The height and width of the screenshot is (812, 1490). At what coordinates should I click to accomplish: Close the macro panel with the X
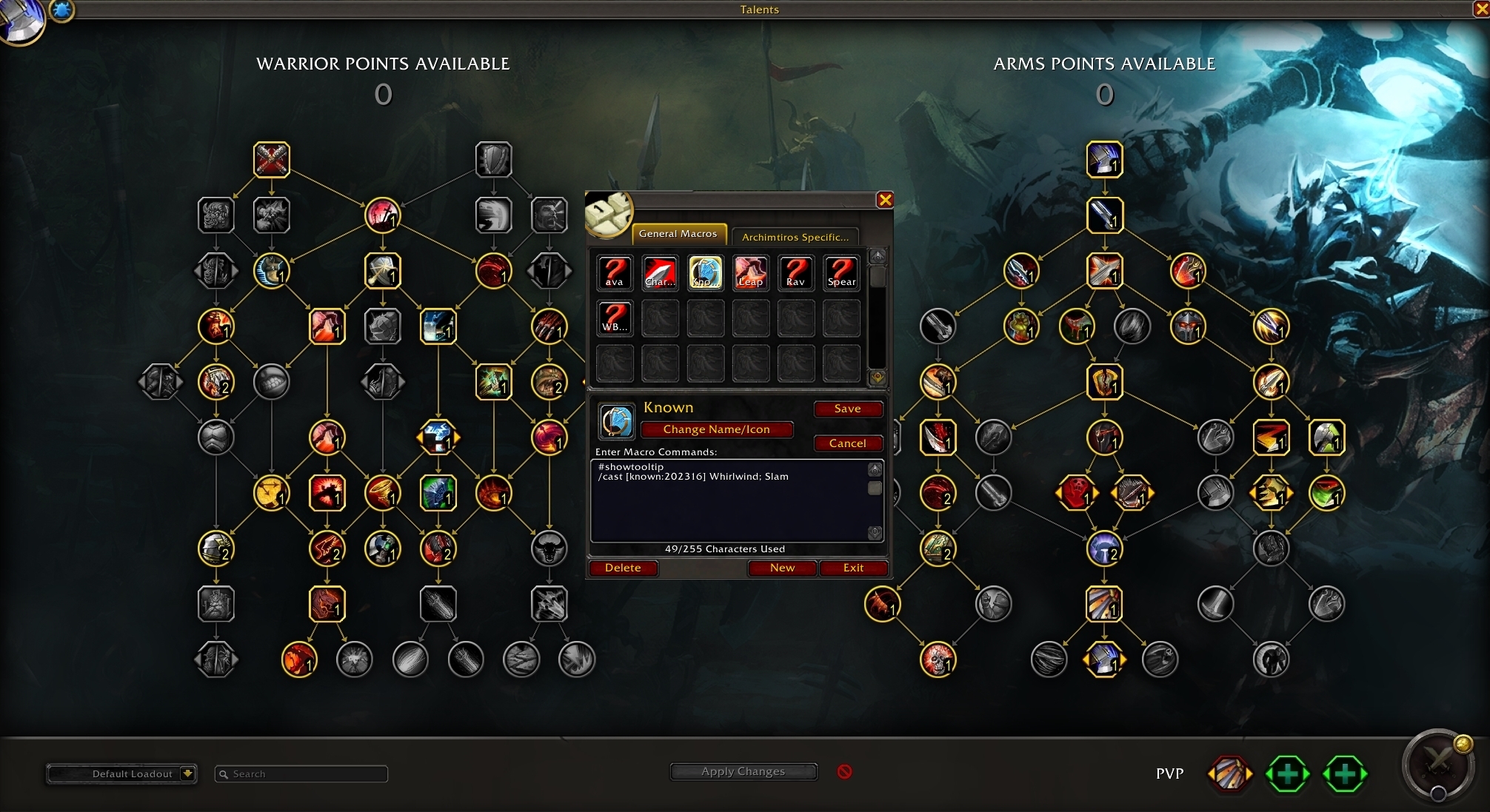[x=885, y=200]
